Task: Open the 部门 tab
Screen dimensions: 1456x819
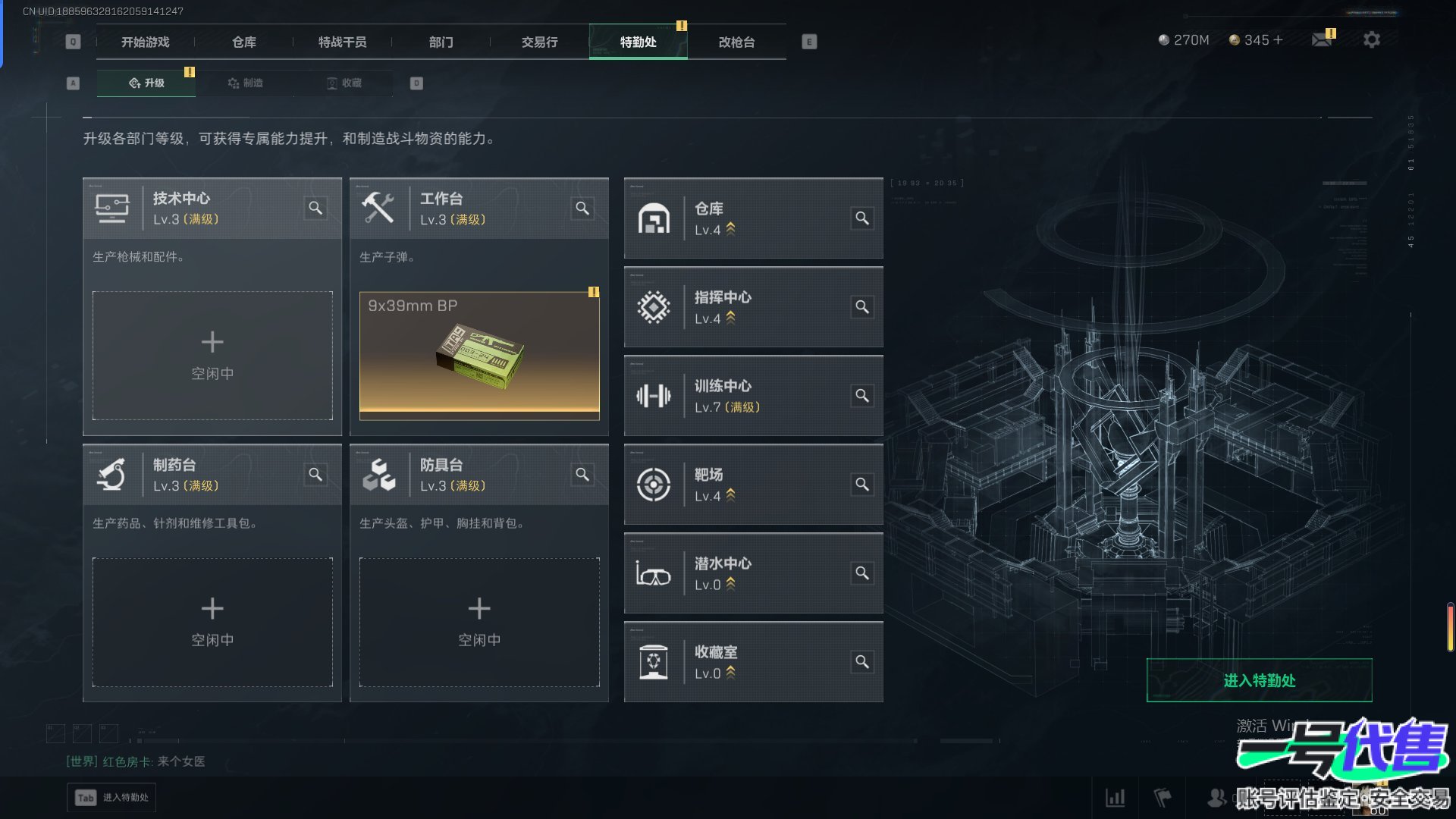Action: pos(441,42)
